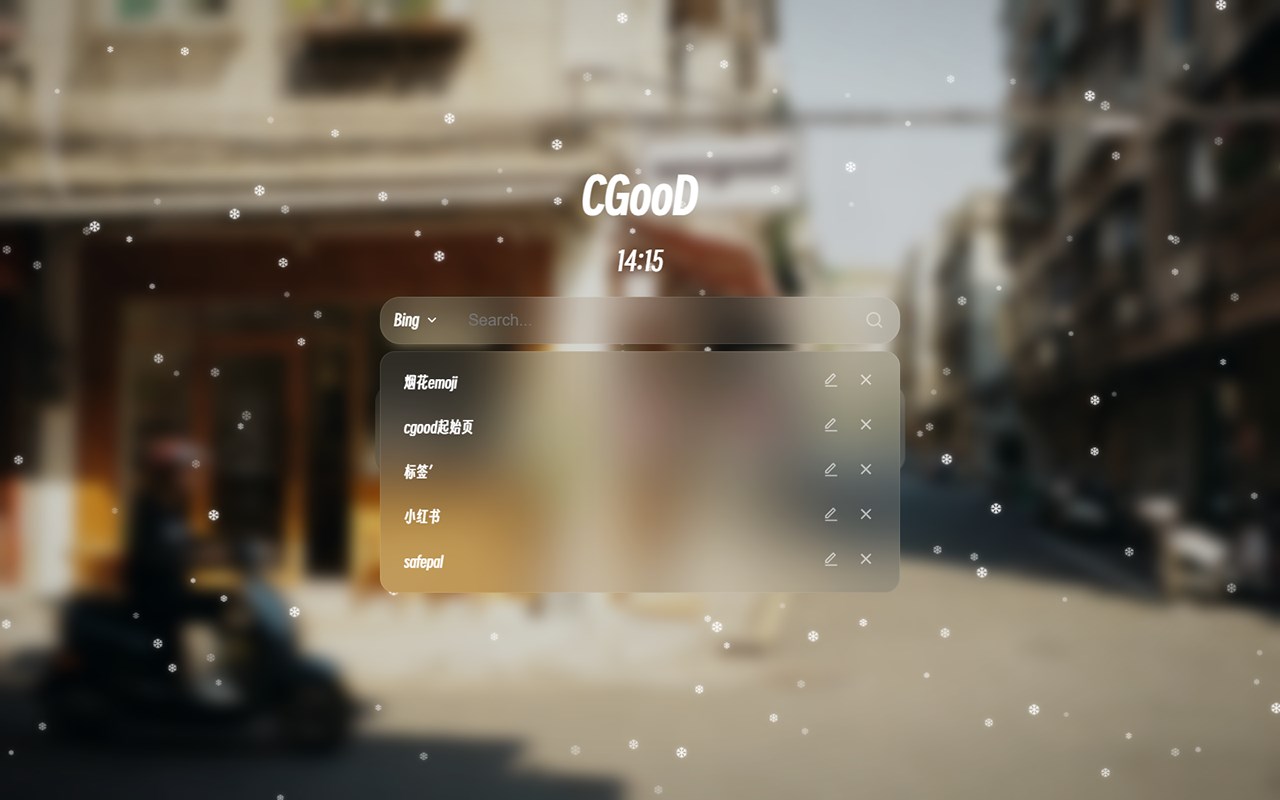Viewport: 1280px width, 800px height.
Task: Select Bing as the search engine label
Action: pyautogui.click(x=407, y=320)
